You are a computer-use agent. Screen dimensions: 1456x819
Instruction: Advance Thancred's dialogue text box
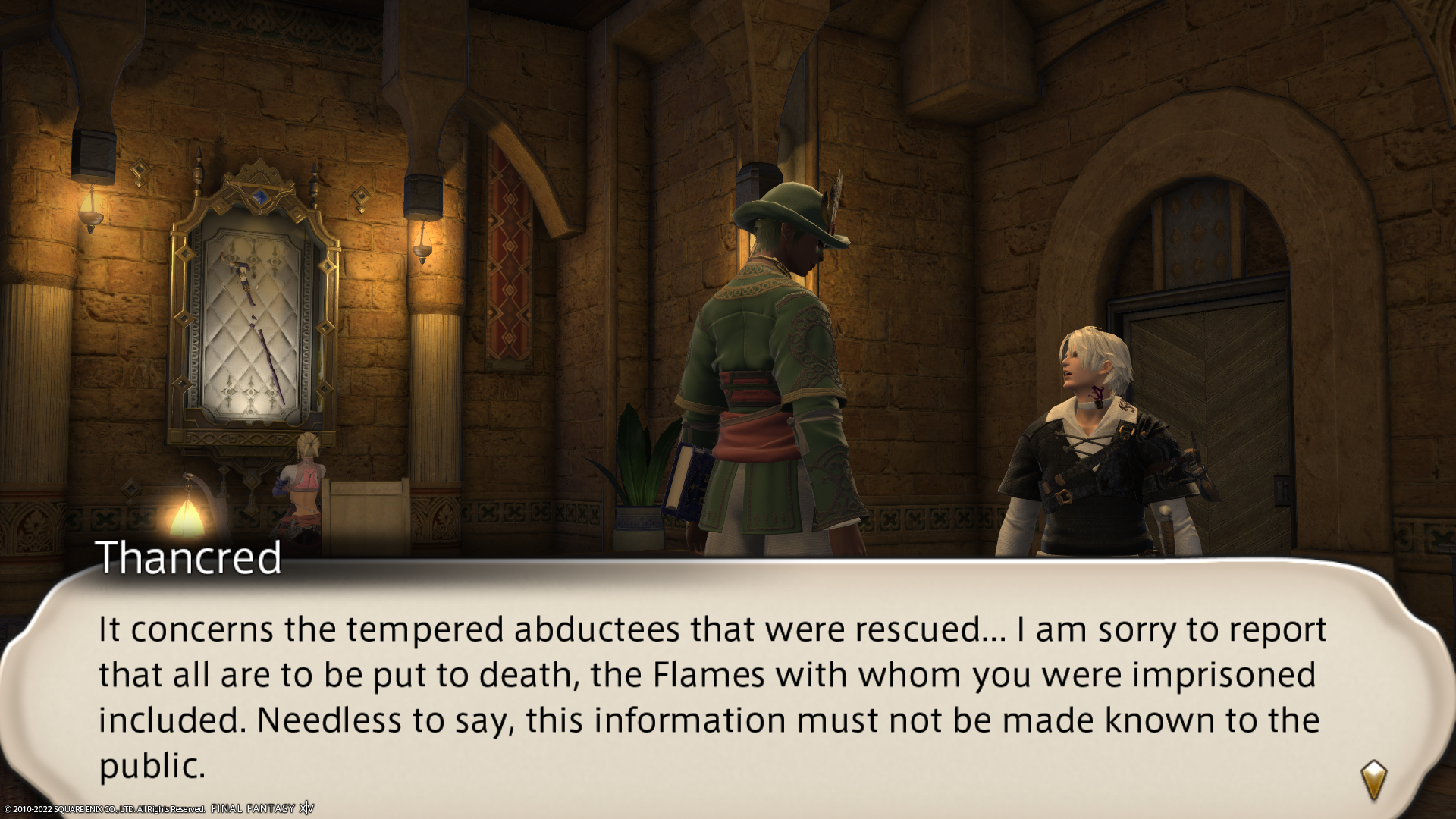pos(713,696)
